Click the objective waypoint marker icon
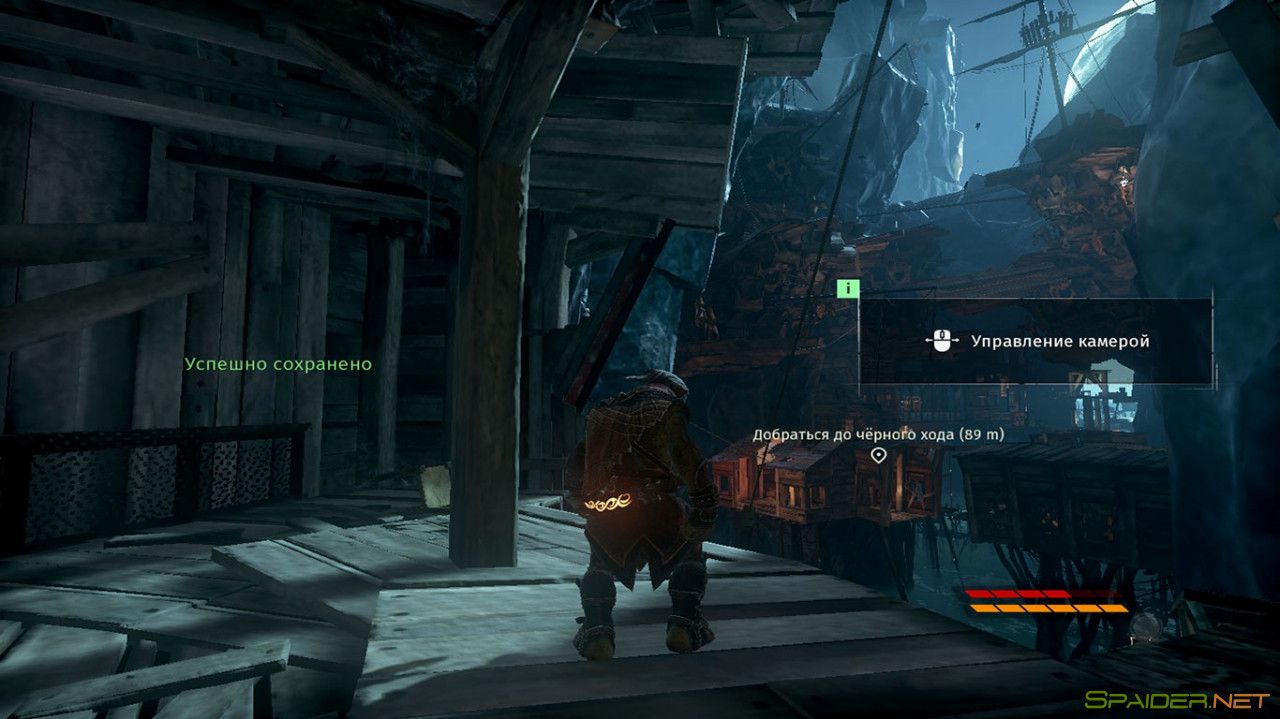 878,456
